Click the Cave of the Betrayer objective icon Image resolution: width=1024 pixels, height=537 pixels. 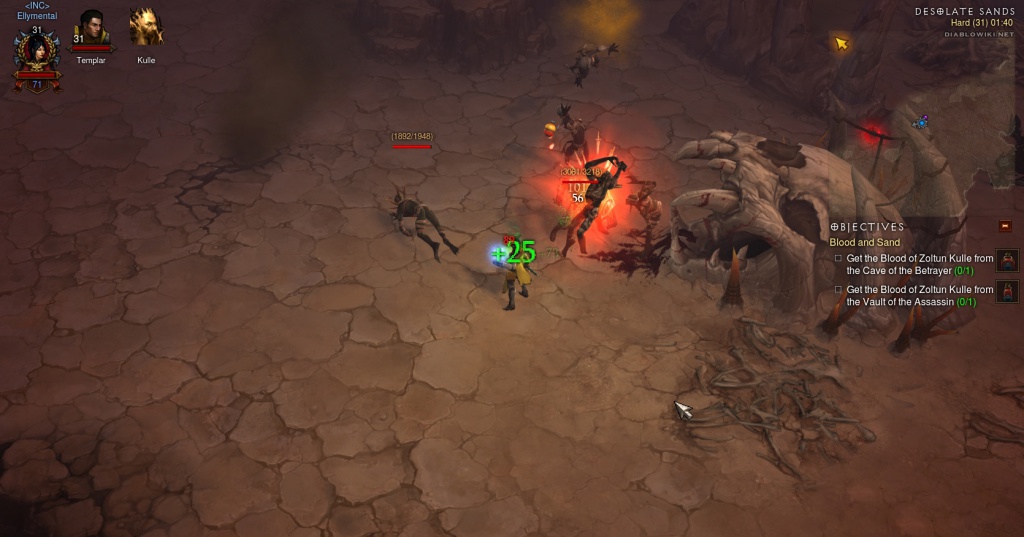(x=1007, y=262)
